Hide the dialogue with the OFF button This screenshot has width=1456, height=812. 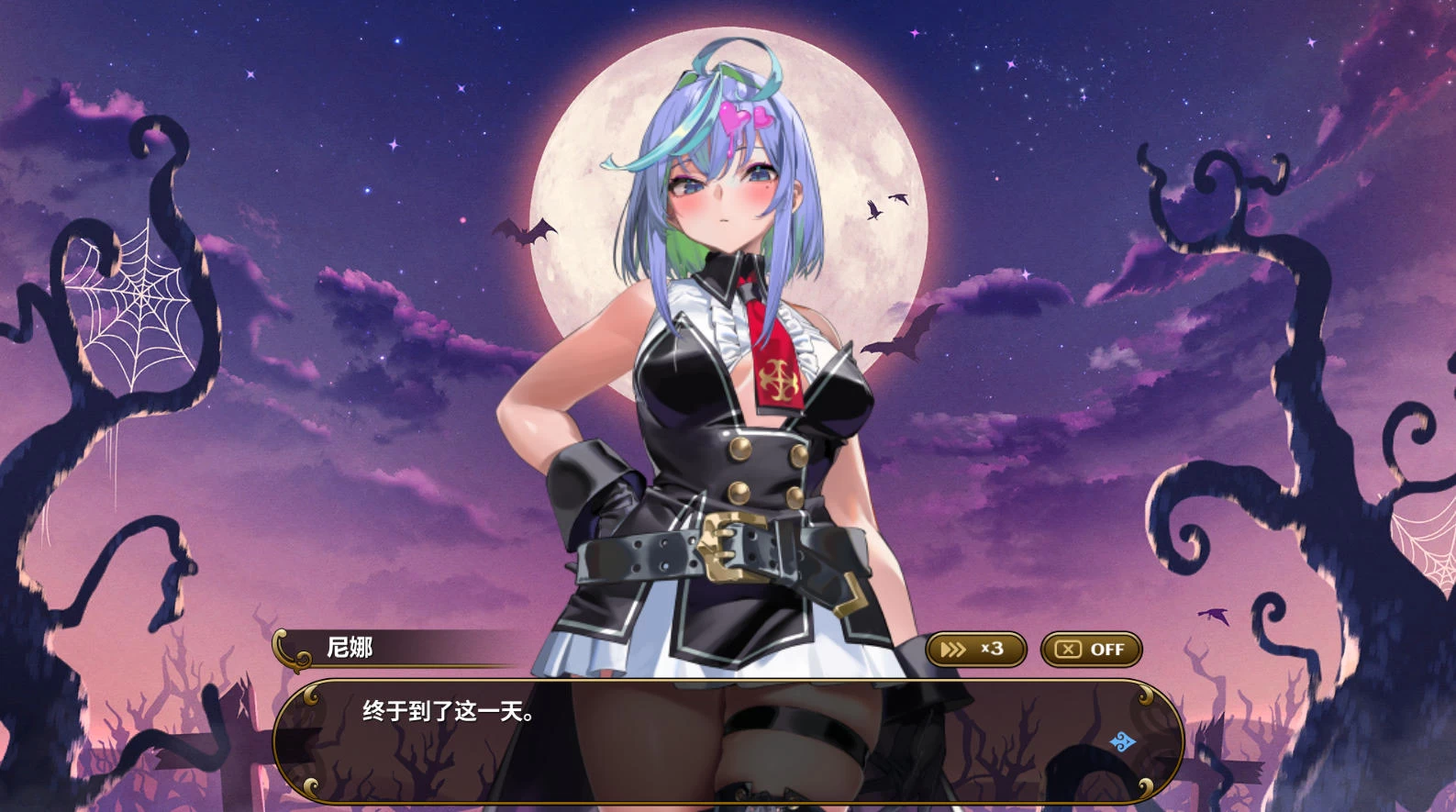[x=1091, y=650]
